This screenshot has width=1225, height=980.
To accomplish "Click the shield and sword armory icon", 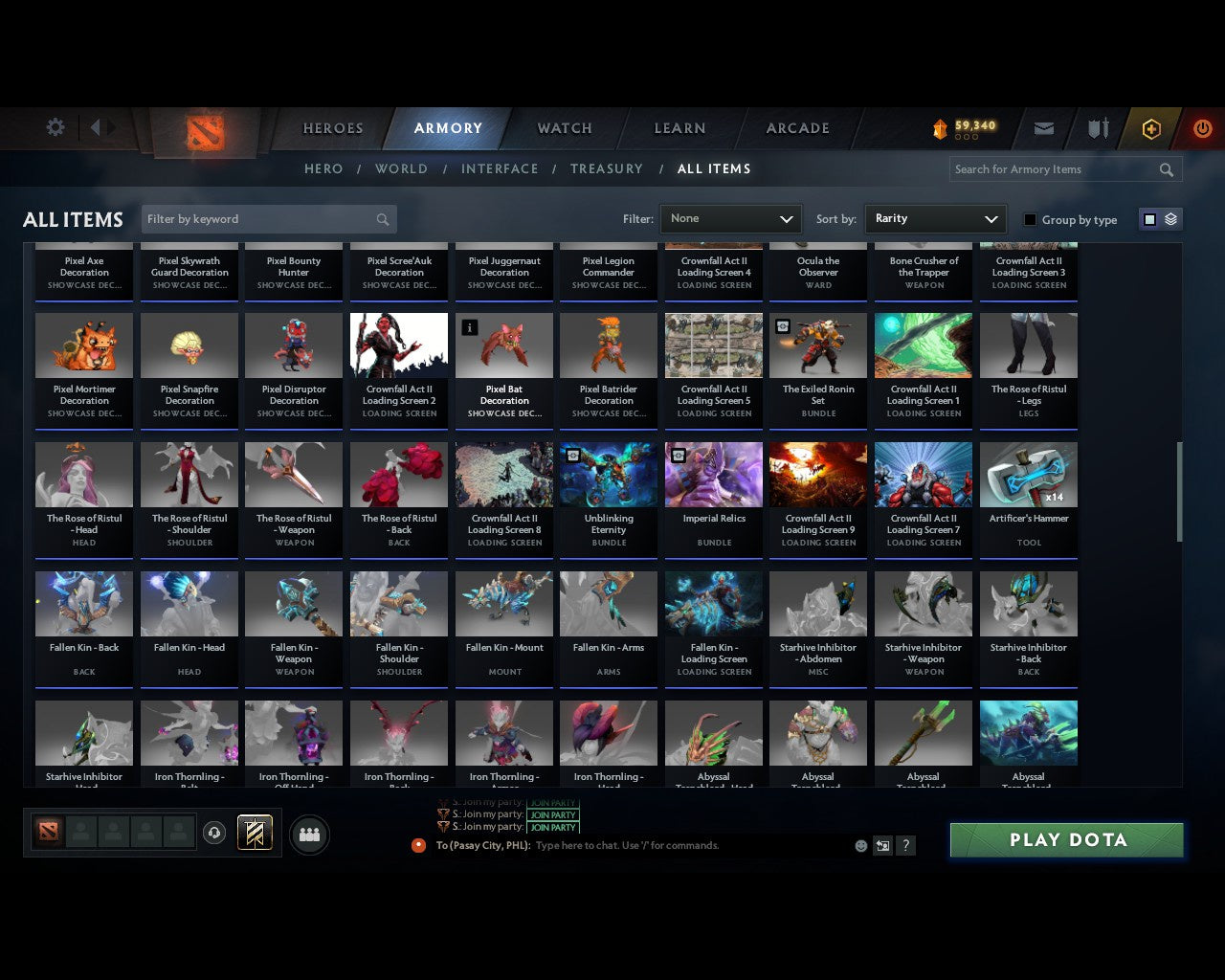I will click(x=1097, y=127).
